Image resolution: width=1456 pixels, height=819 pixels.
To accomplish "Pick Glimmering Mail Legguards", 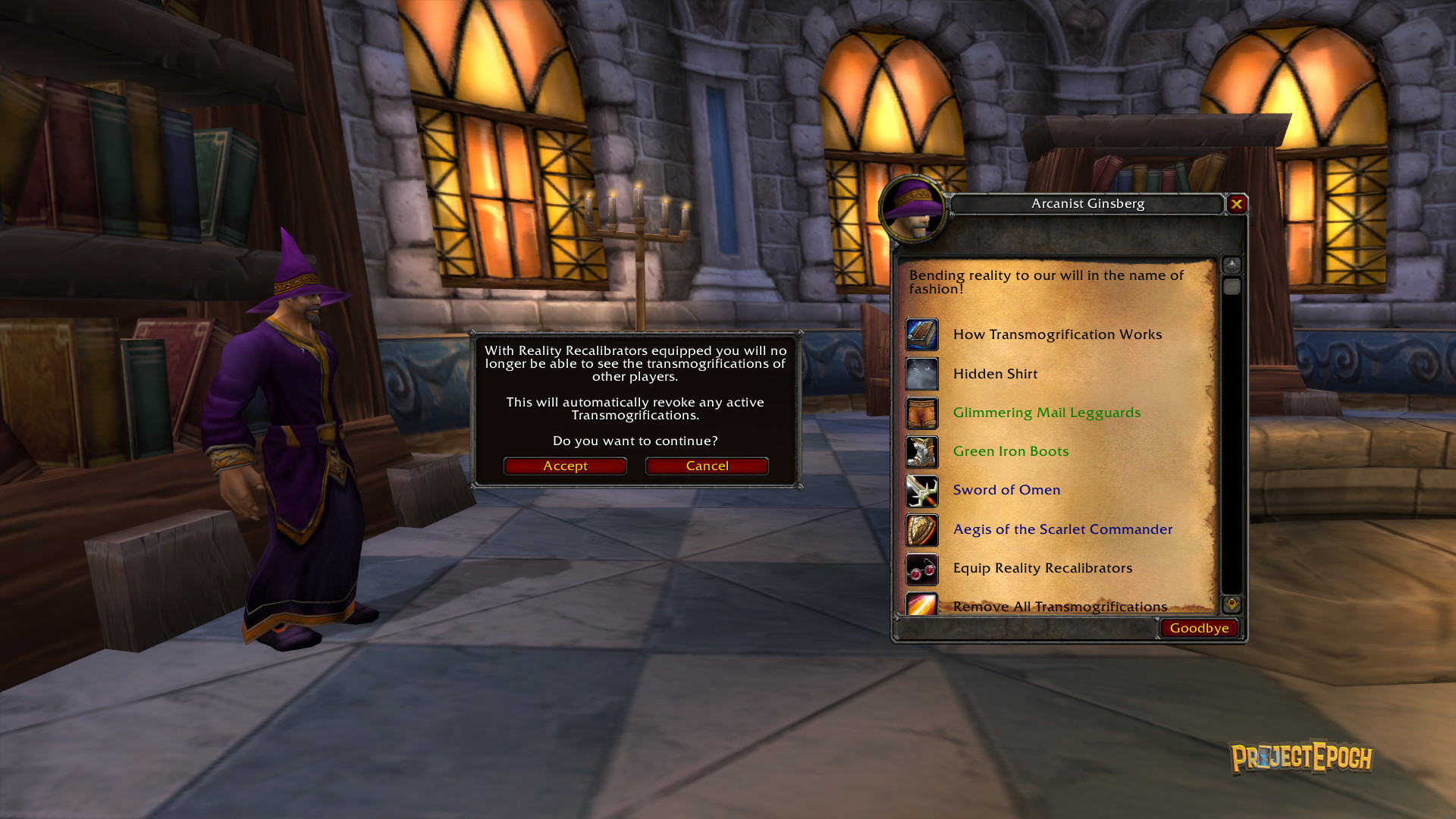I will pyautogui.click(x=1046, y=413).
